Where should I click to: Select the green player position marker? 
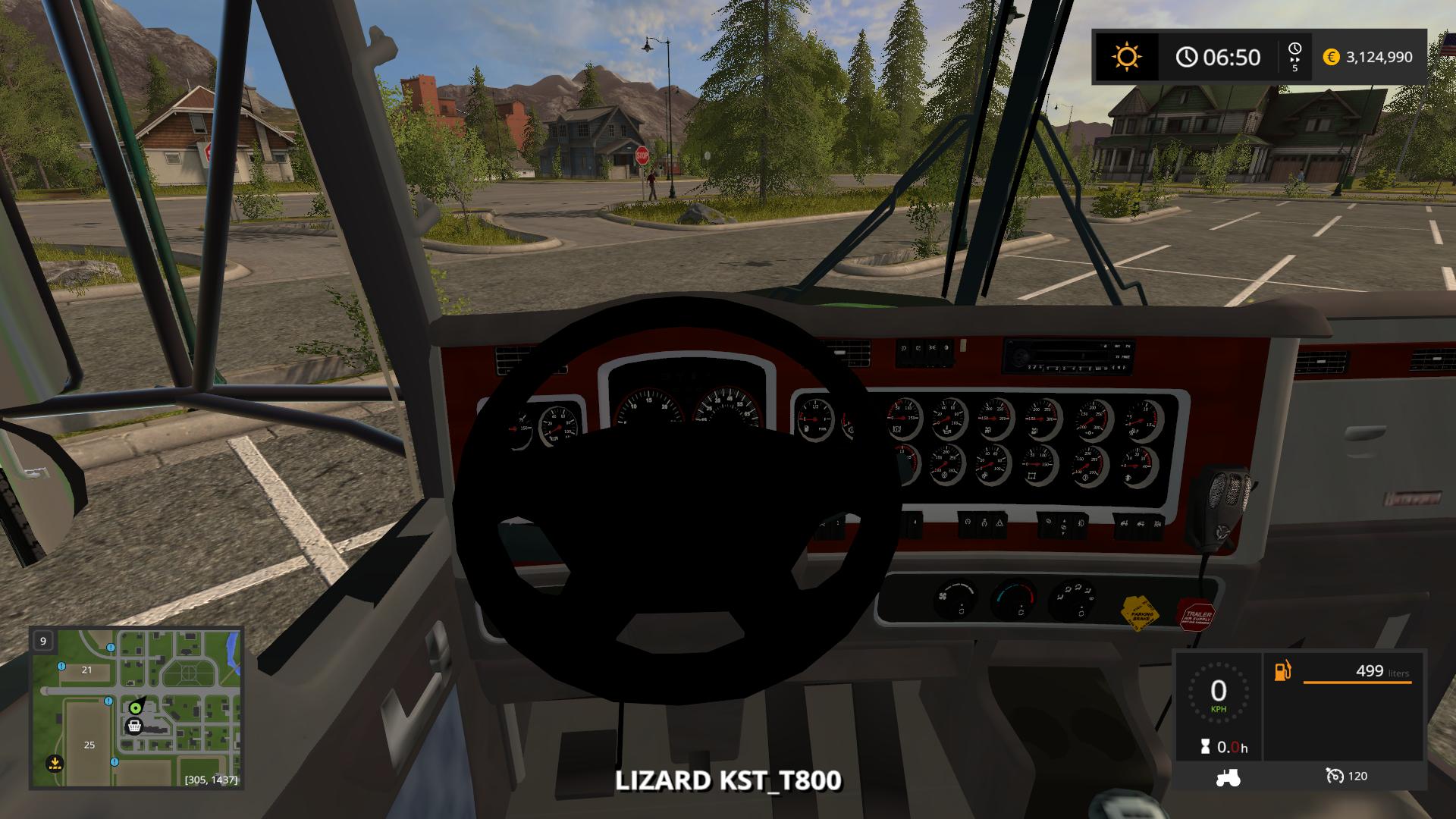pyautogui.click(x=136, y=708)
